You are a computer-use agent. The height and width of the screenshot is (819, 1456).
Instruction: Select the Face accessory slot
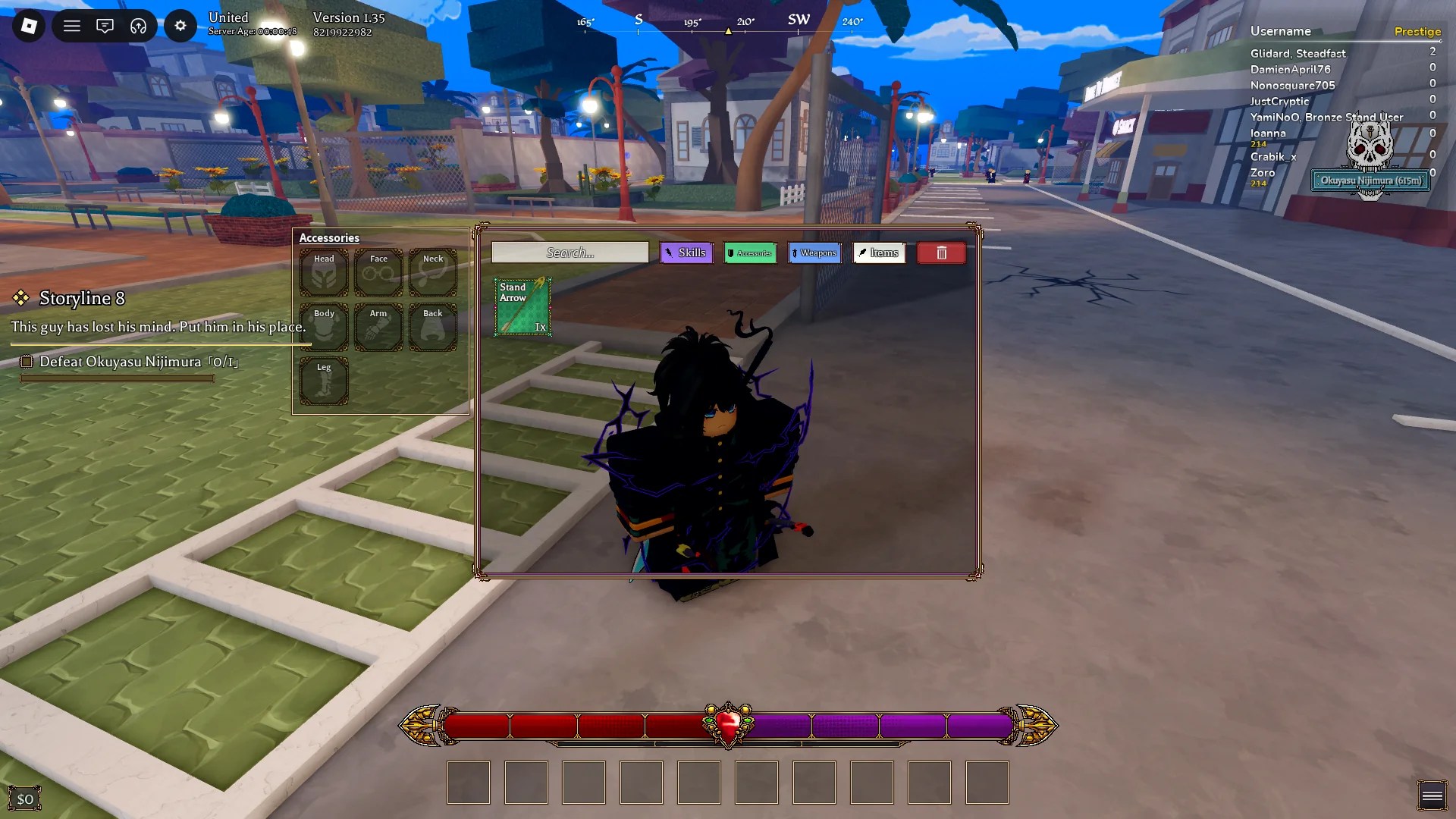(378, 272)
